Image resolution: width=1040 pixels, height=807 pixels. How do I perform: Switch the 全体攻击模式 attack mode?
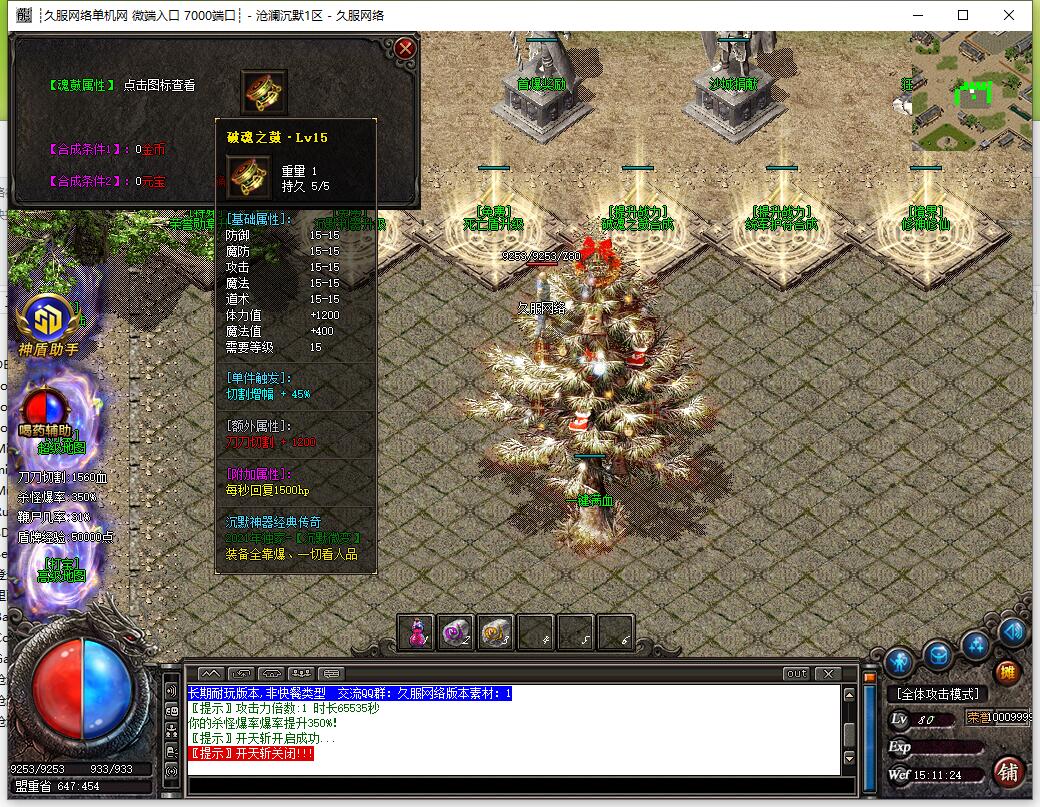click(x=937, y=694)
